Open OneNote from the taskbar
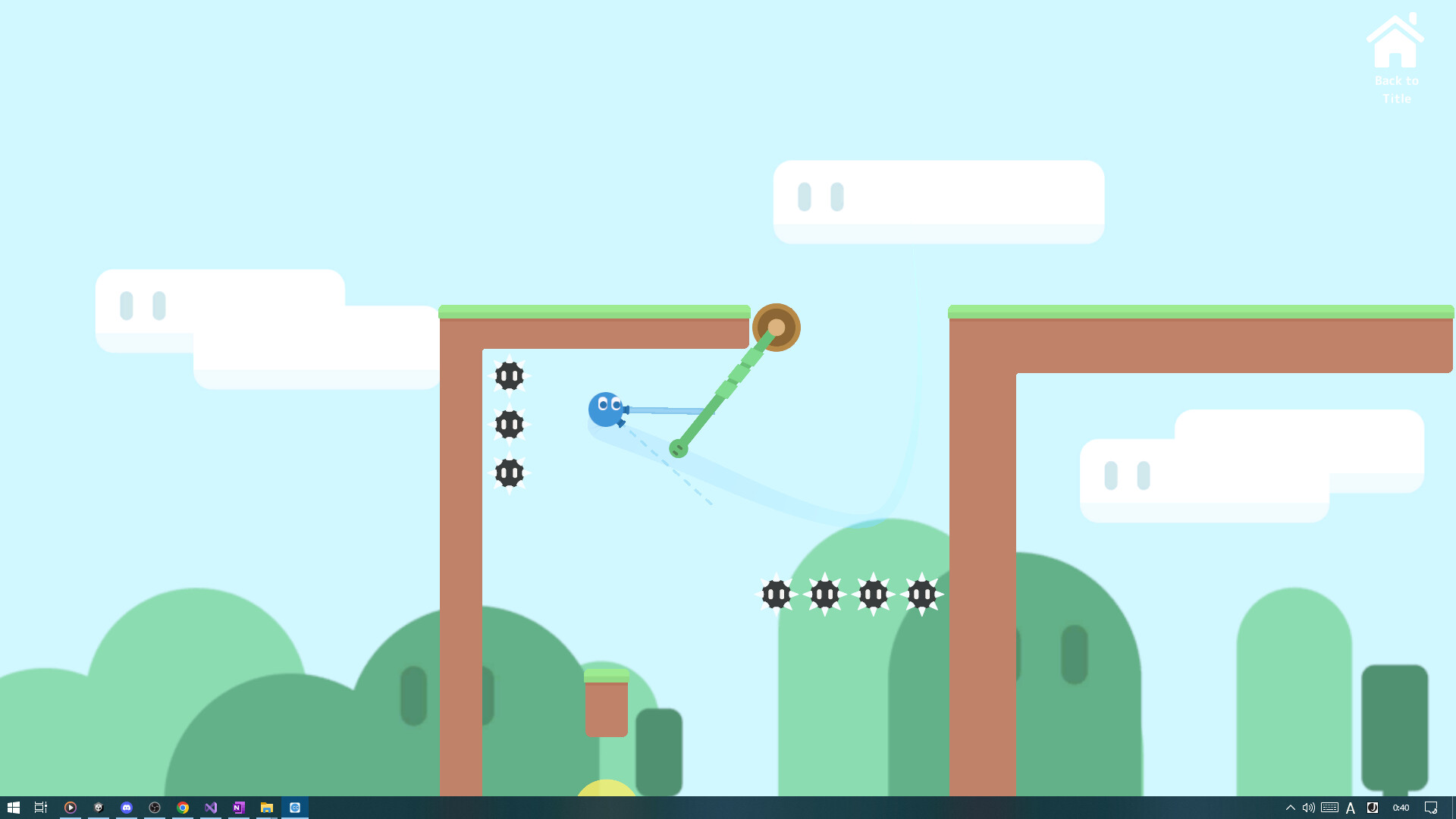The width and height of the screenshot is (1456, 819). tap(238, 808)
